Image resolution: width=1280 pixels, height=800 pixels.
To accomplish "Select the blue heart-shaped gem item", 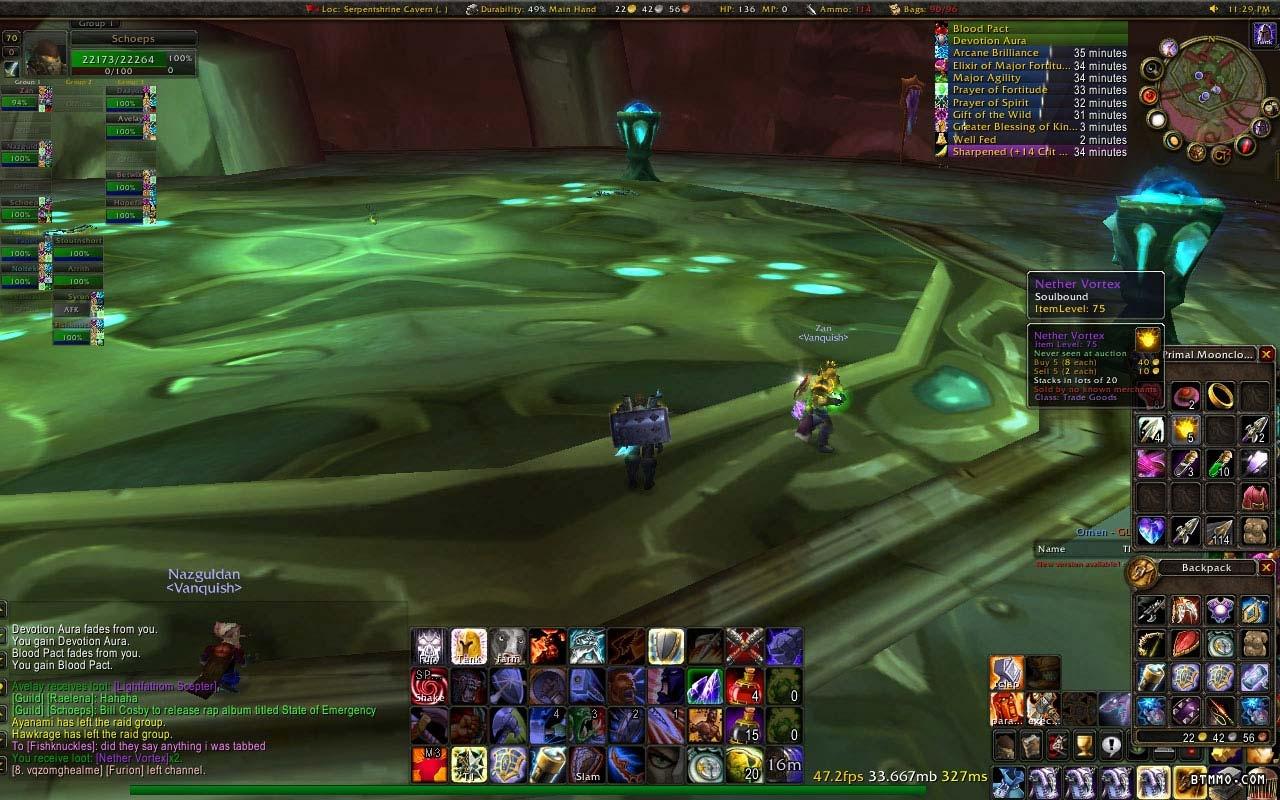I will 1152,530.
